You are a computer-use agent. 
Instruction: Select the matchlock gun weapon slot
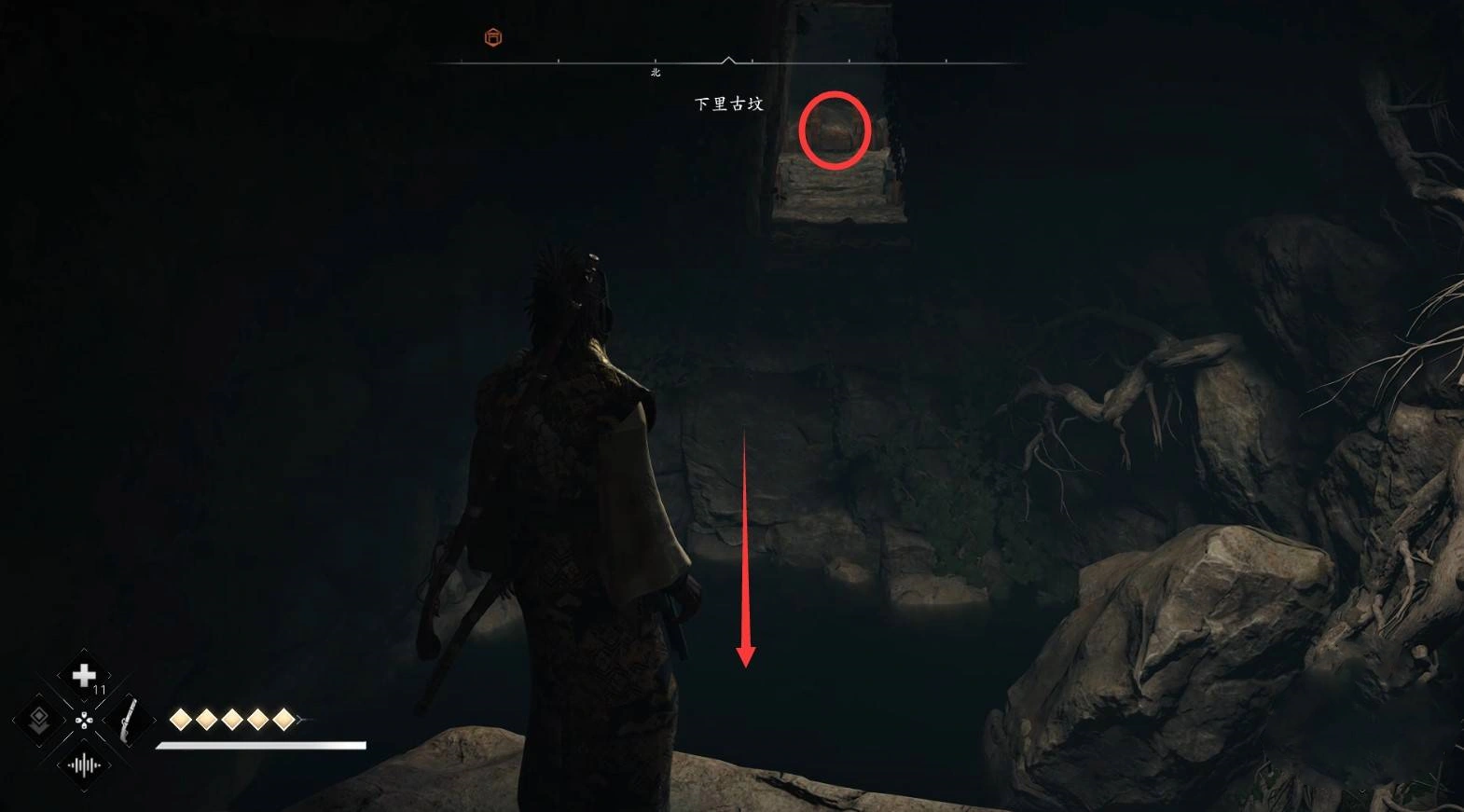pos(129,721)
